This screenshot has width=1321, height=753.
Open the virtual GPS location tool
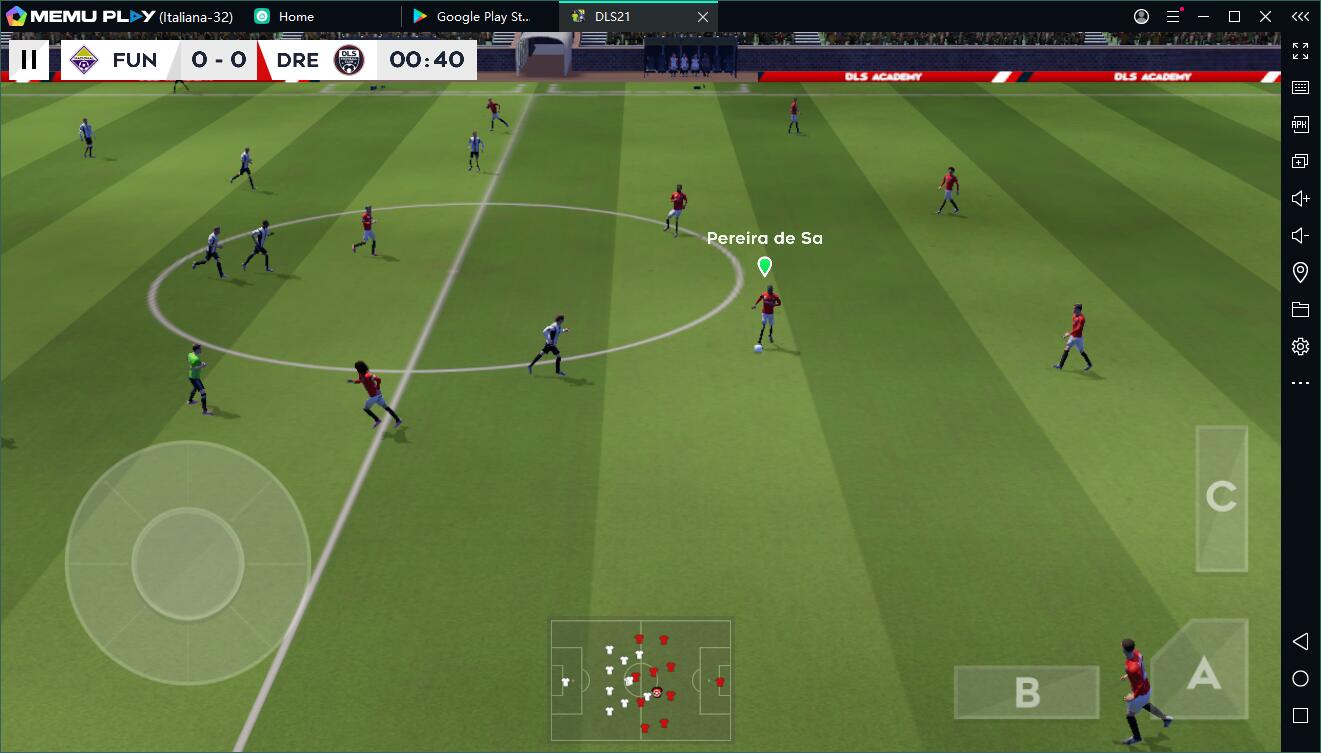1300,271
